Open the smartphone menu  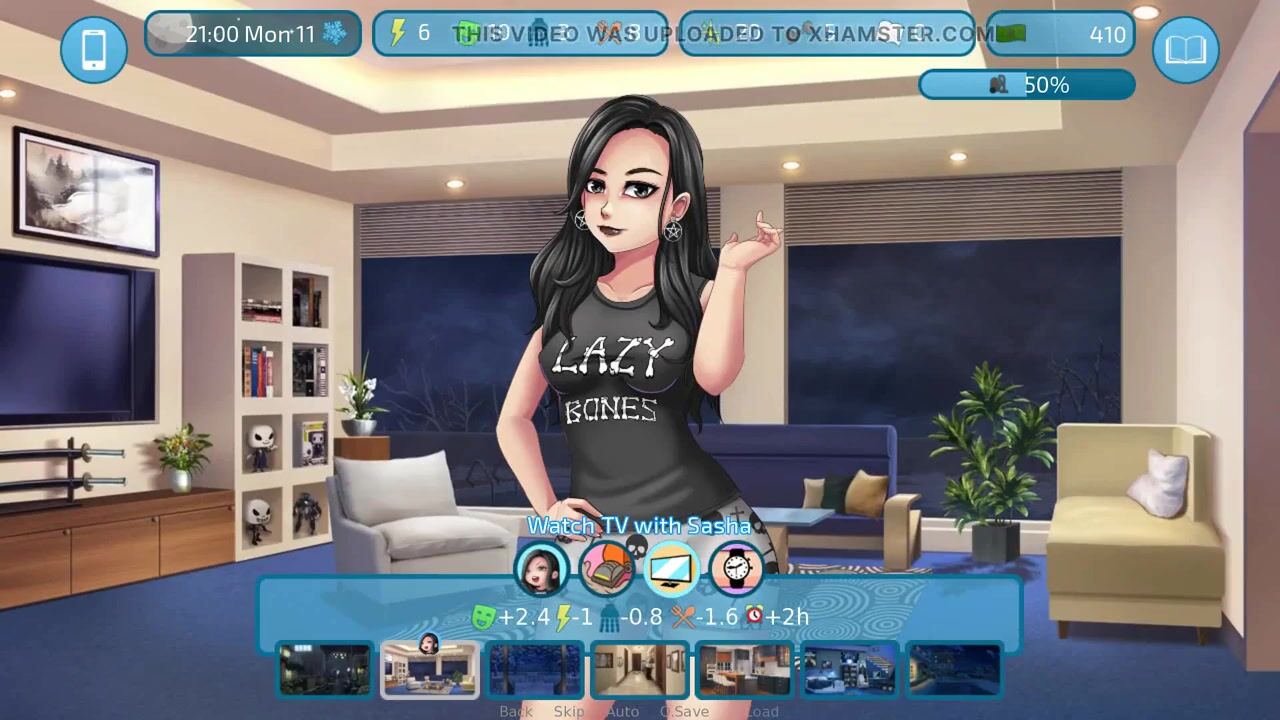pos(94,49)
